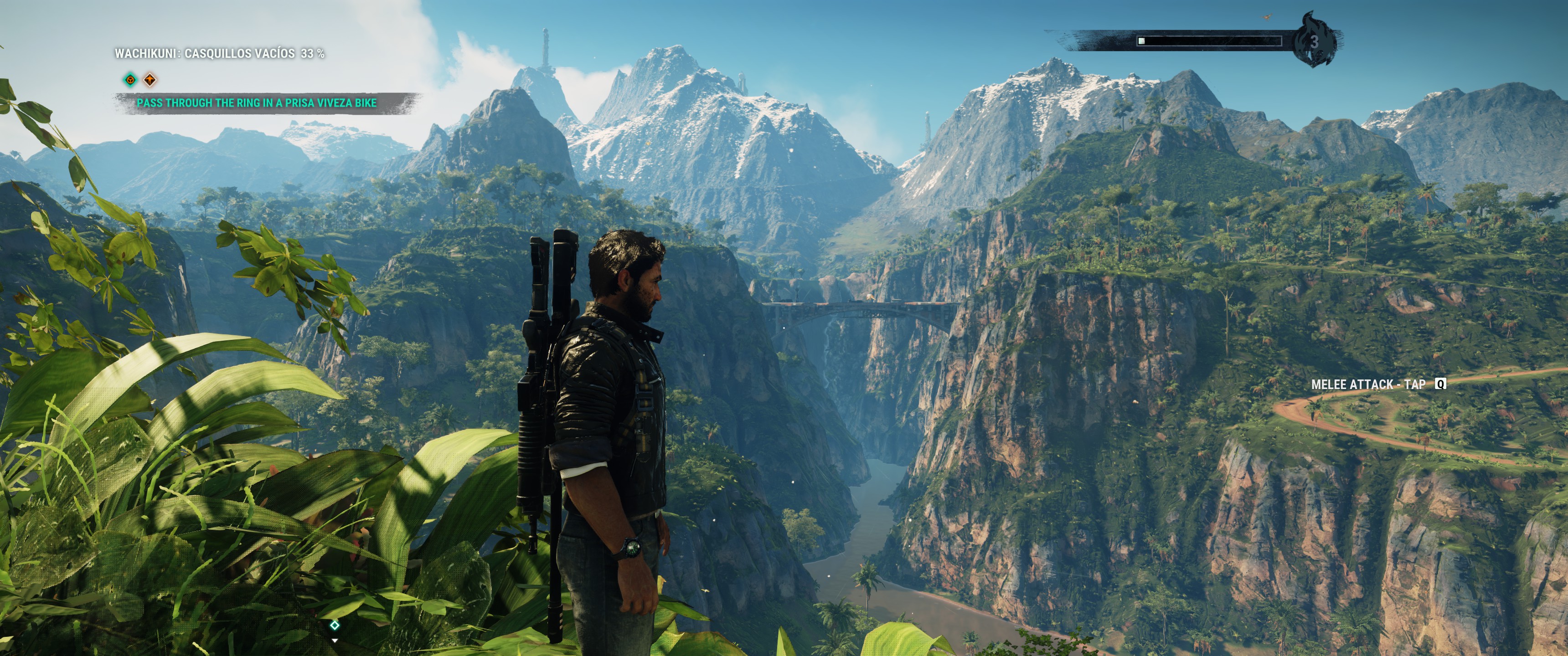
Task: Click the diamond icon pair under the mission title
Action: [140, 80]
